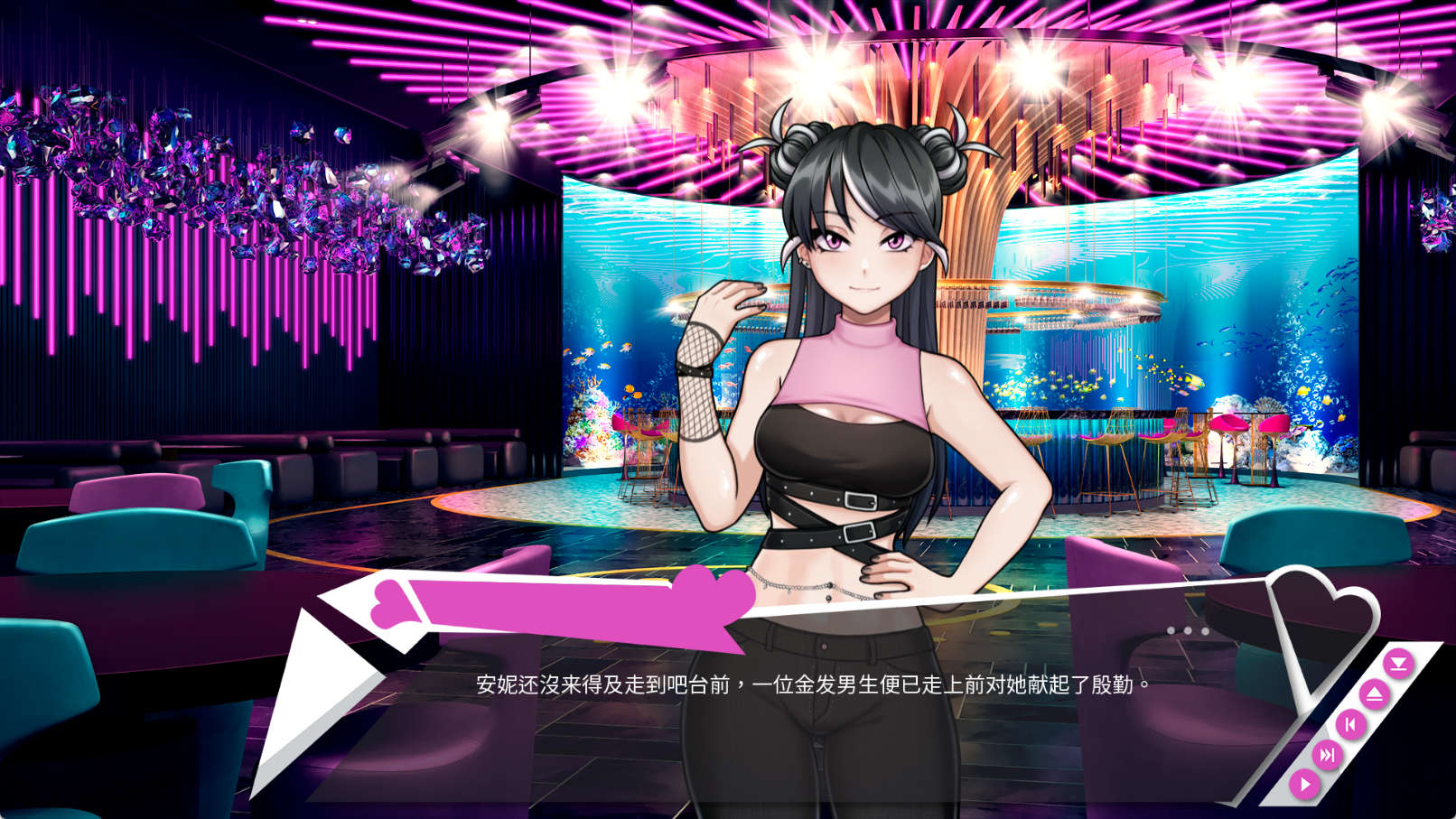
Task: Toggle auto-read mode using the bottom circular control
Action: 1304,784
